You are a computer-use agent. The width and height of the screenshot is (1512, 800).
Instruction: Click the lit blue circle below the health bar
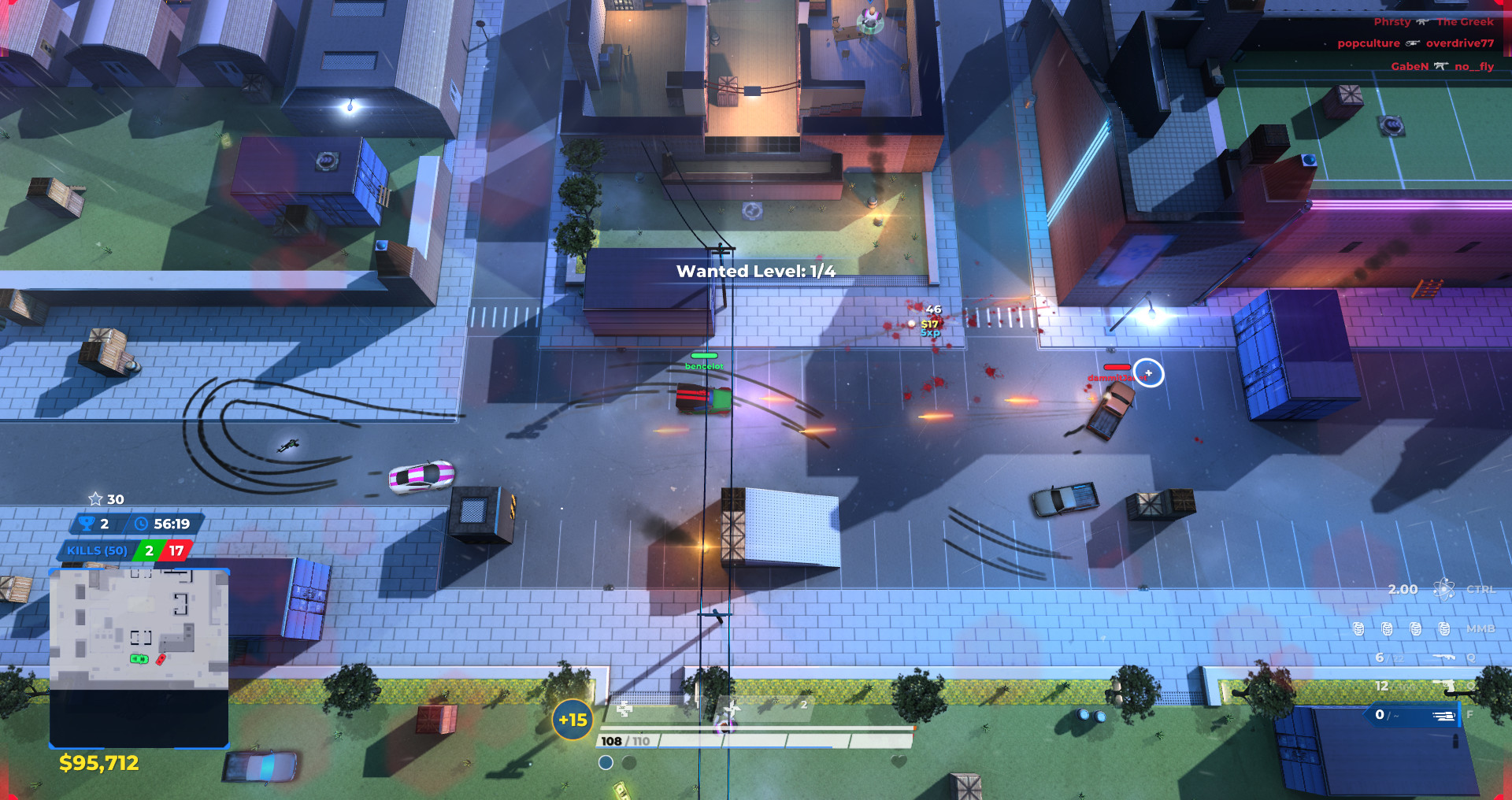tap(606, 762)
